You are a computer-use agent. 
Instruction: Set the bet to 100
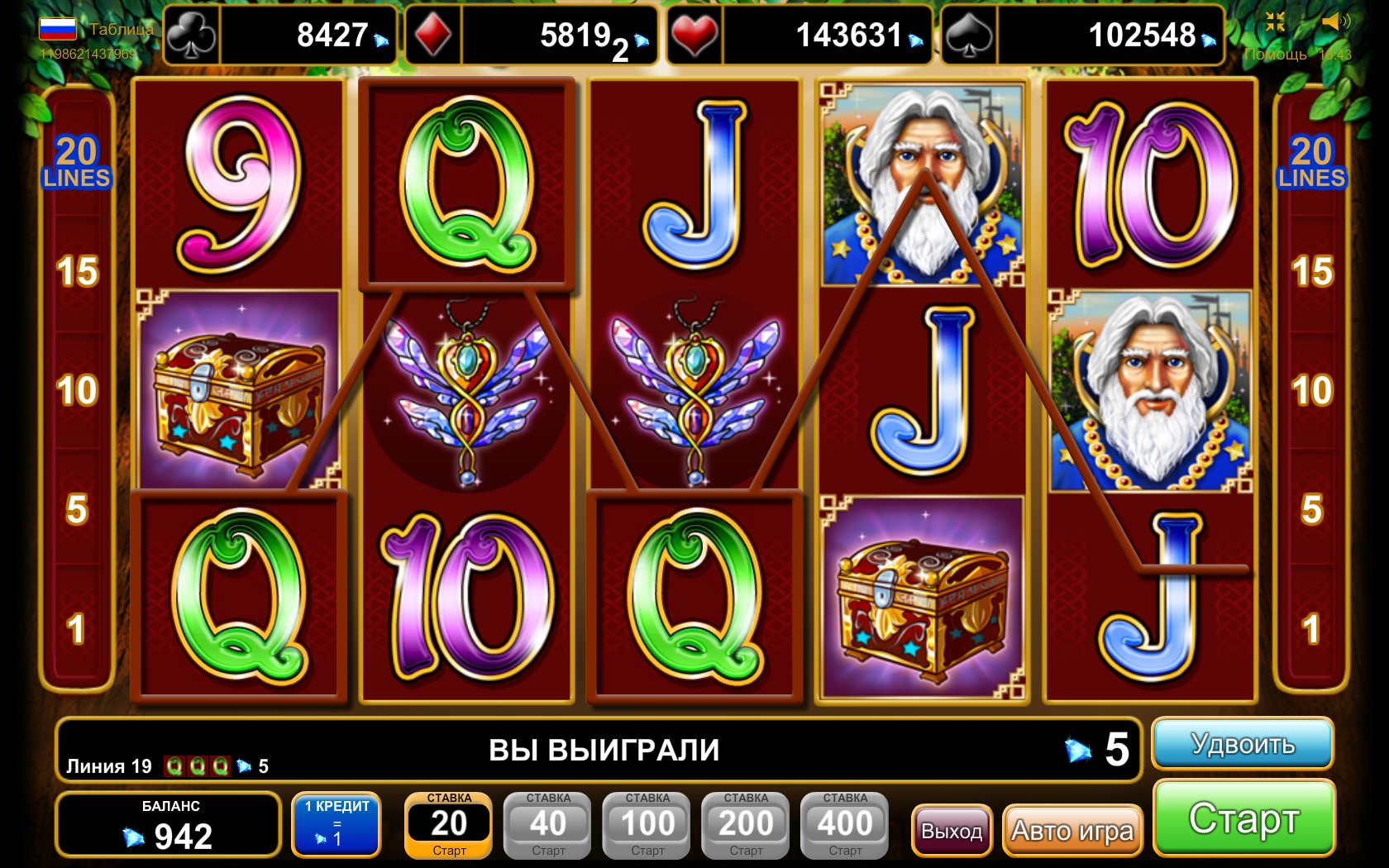[x=647, y=825]
